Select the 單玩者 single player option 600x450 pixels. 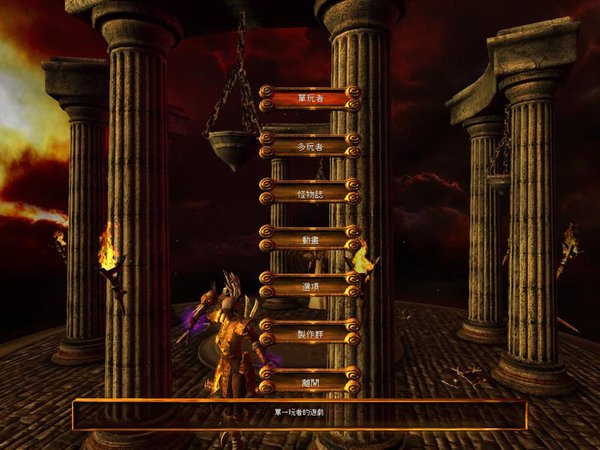click(309, 98)
